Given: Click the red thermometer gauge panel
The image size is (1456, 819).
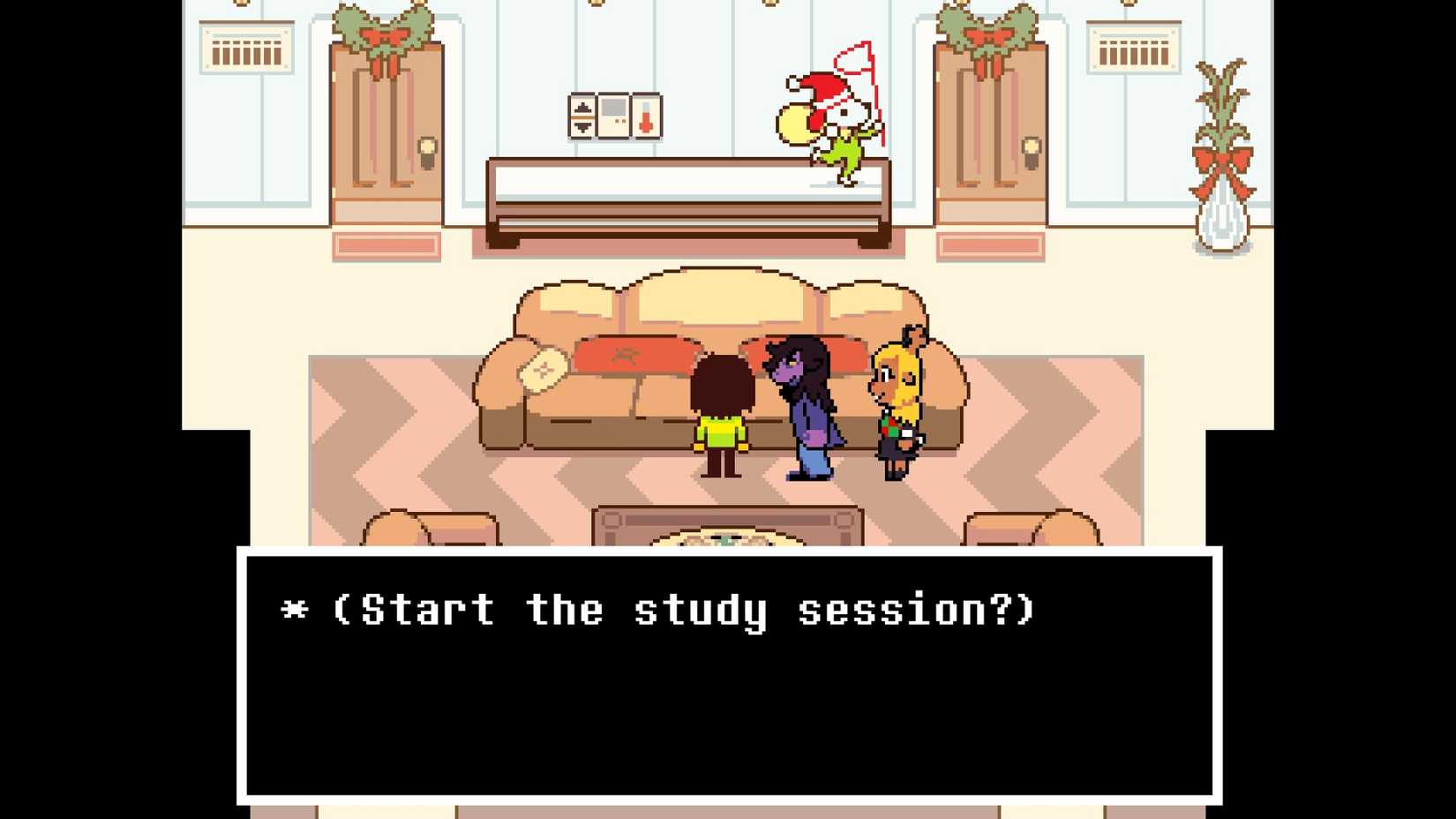Looking at the screenshot, I should [647, 116].
